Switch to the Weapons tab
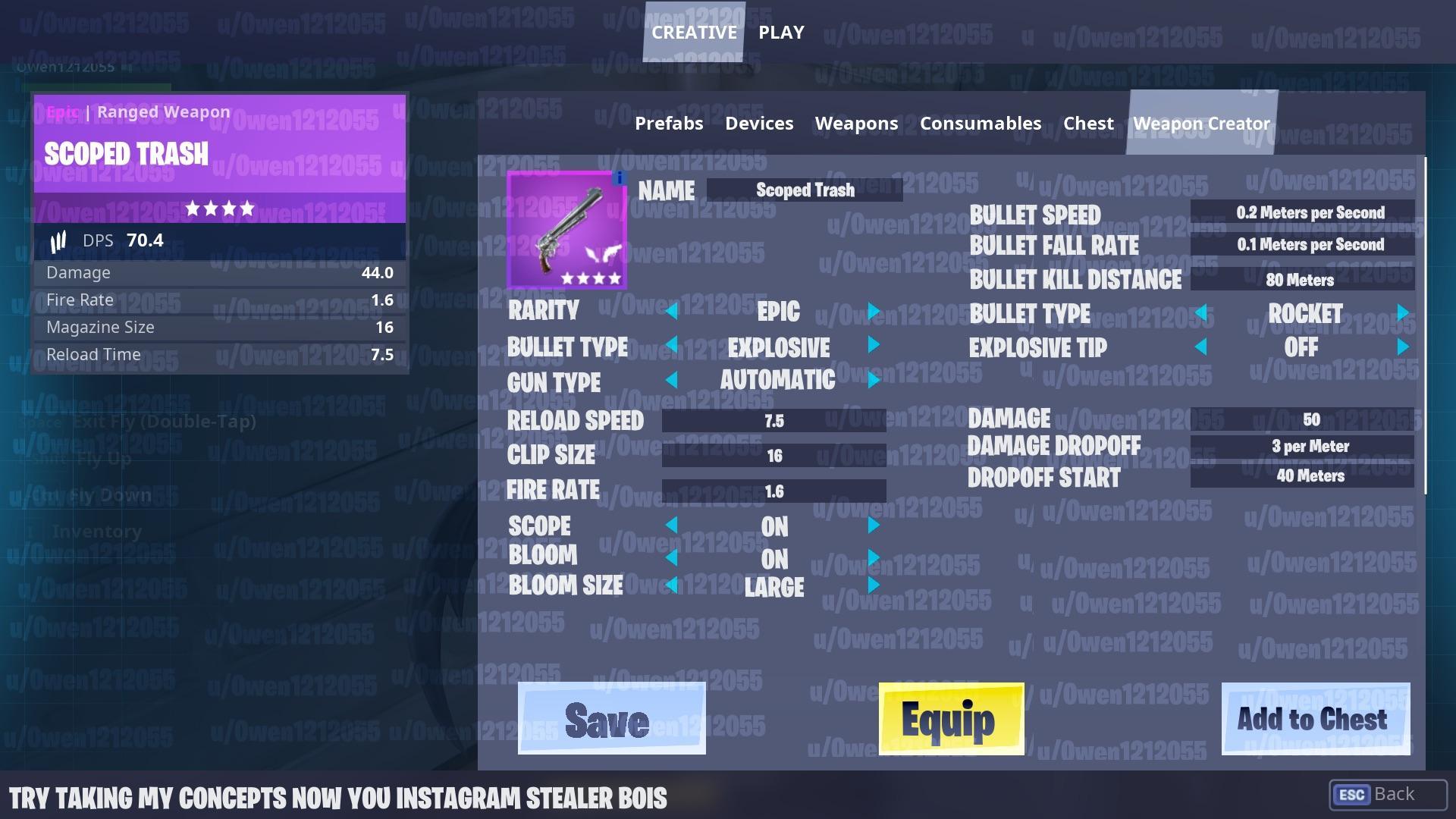The height and width of the screenshot is (819, 1456). 856,123
